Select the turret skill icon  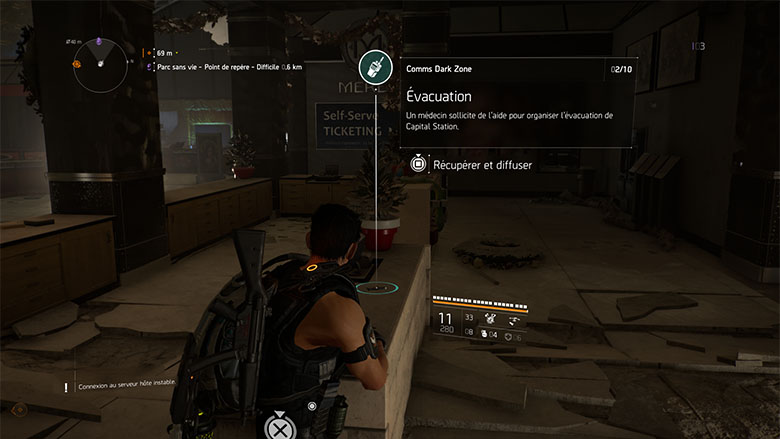[492, 320]
